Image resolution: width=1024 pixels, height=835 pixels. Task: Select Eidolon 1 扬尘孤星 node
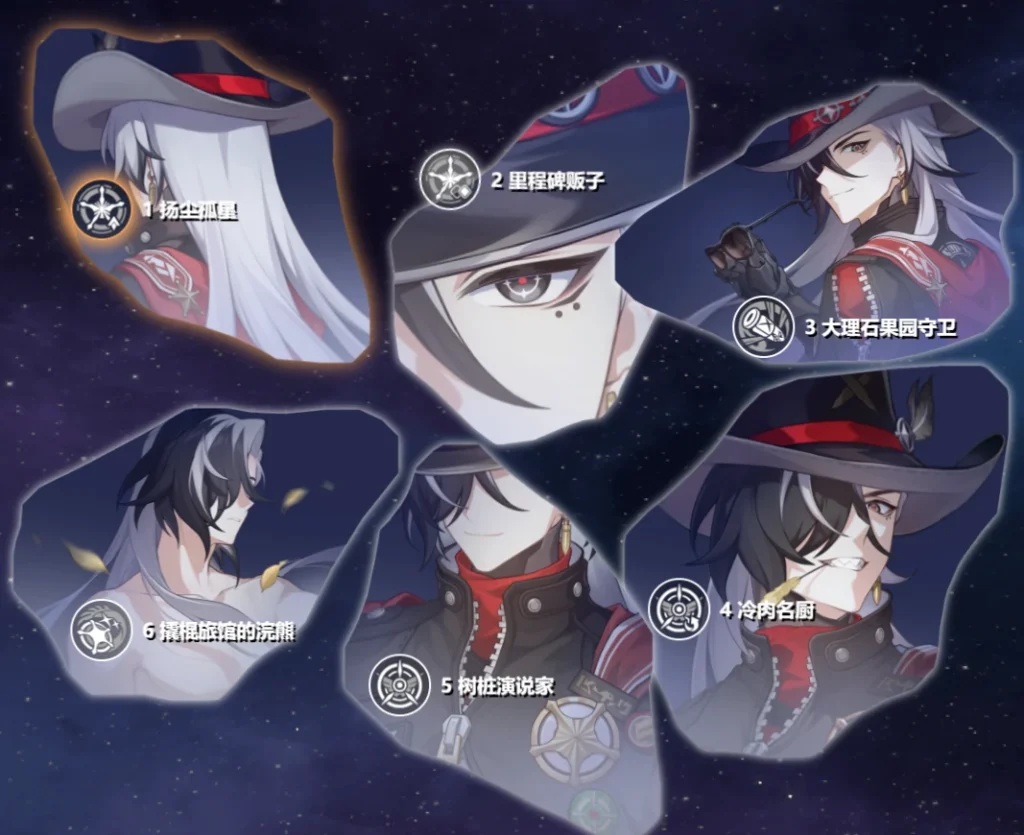[x=102, y=209]
